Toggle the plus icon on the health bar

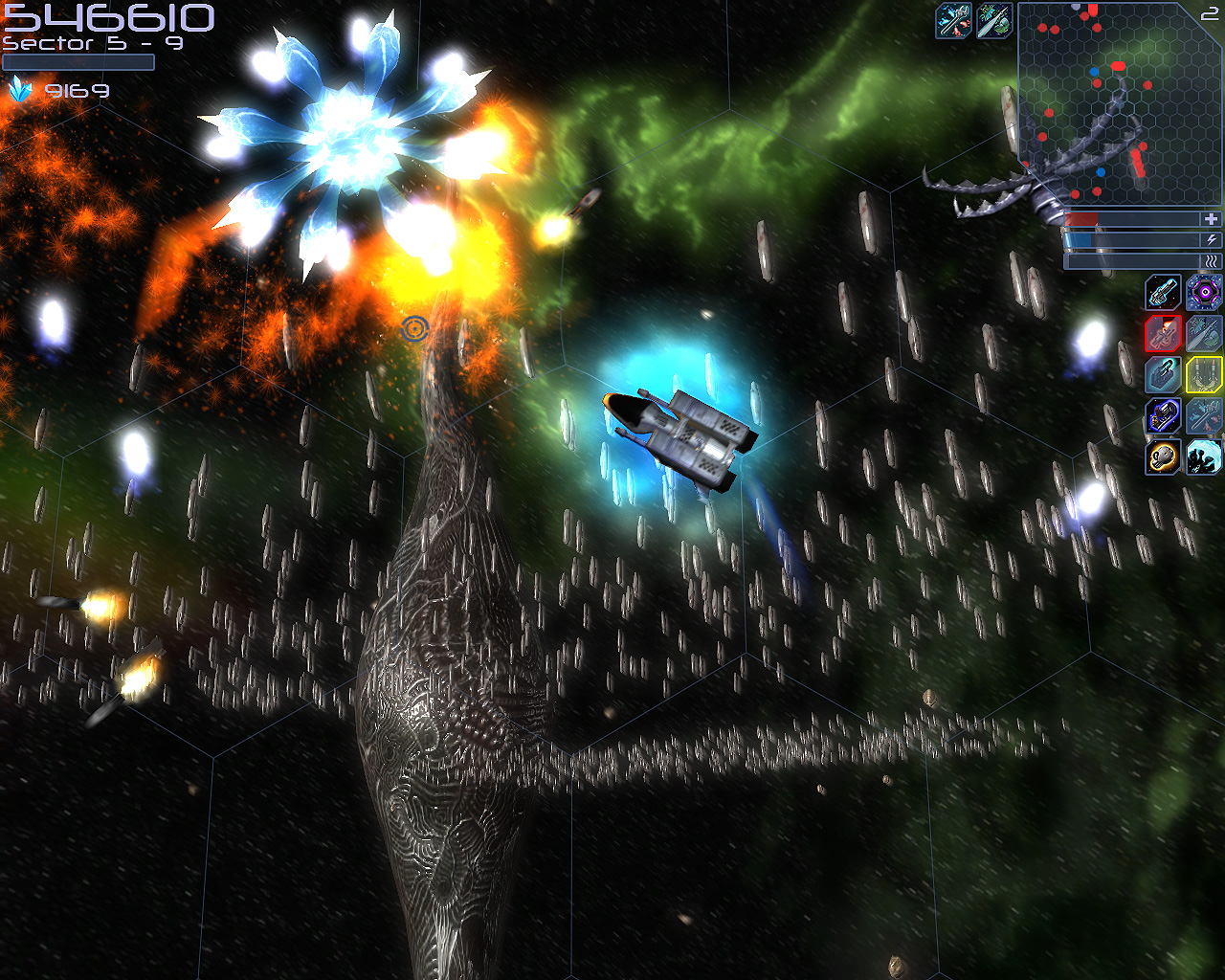click(1212, 219)
